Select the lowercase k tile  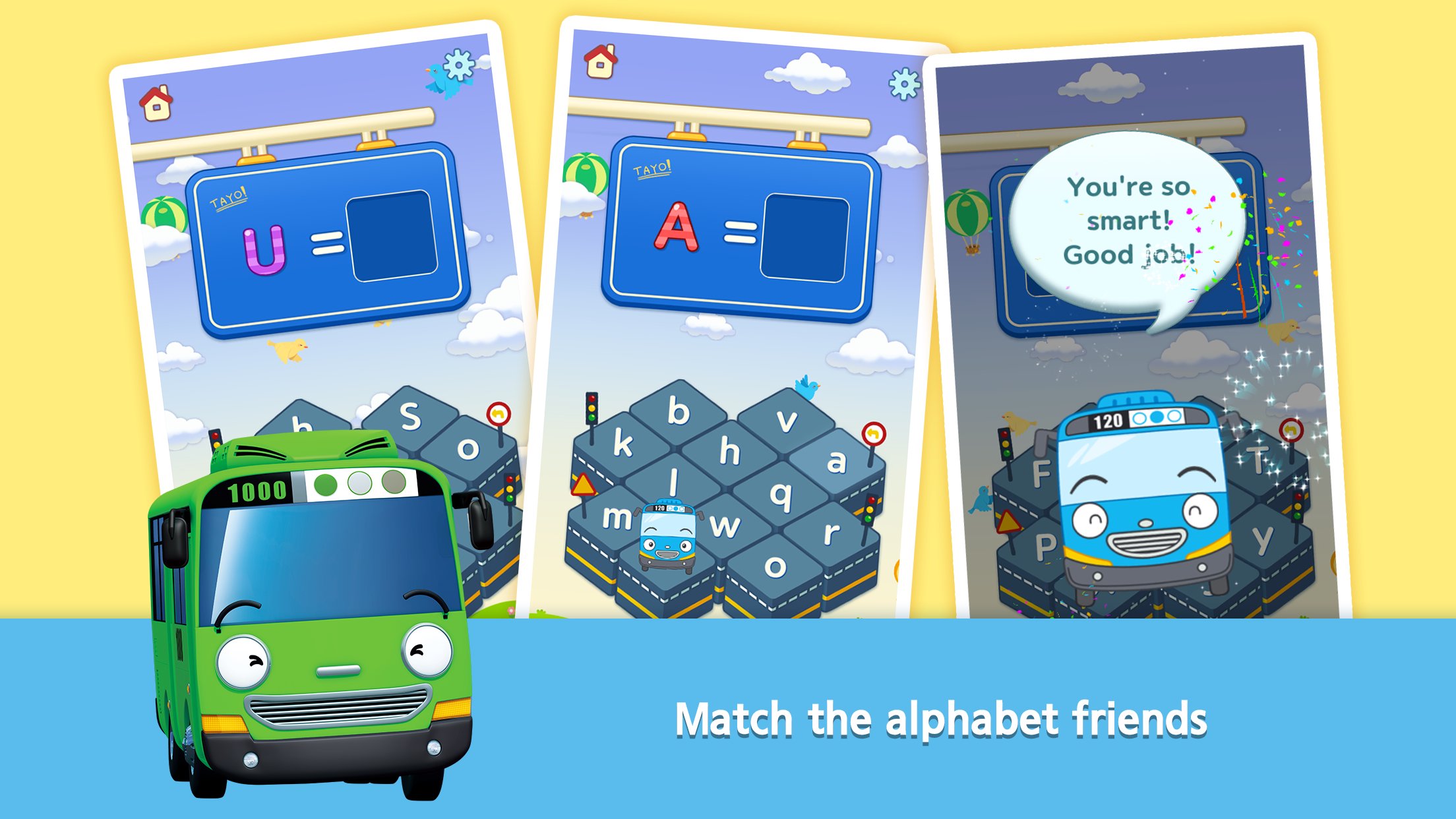pos(622,442)
